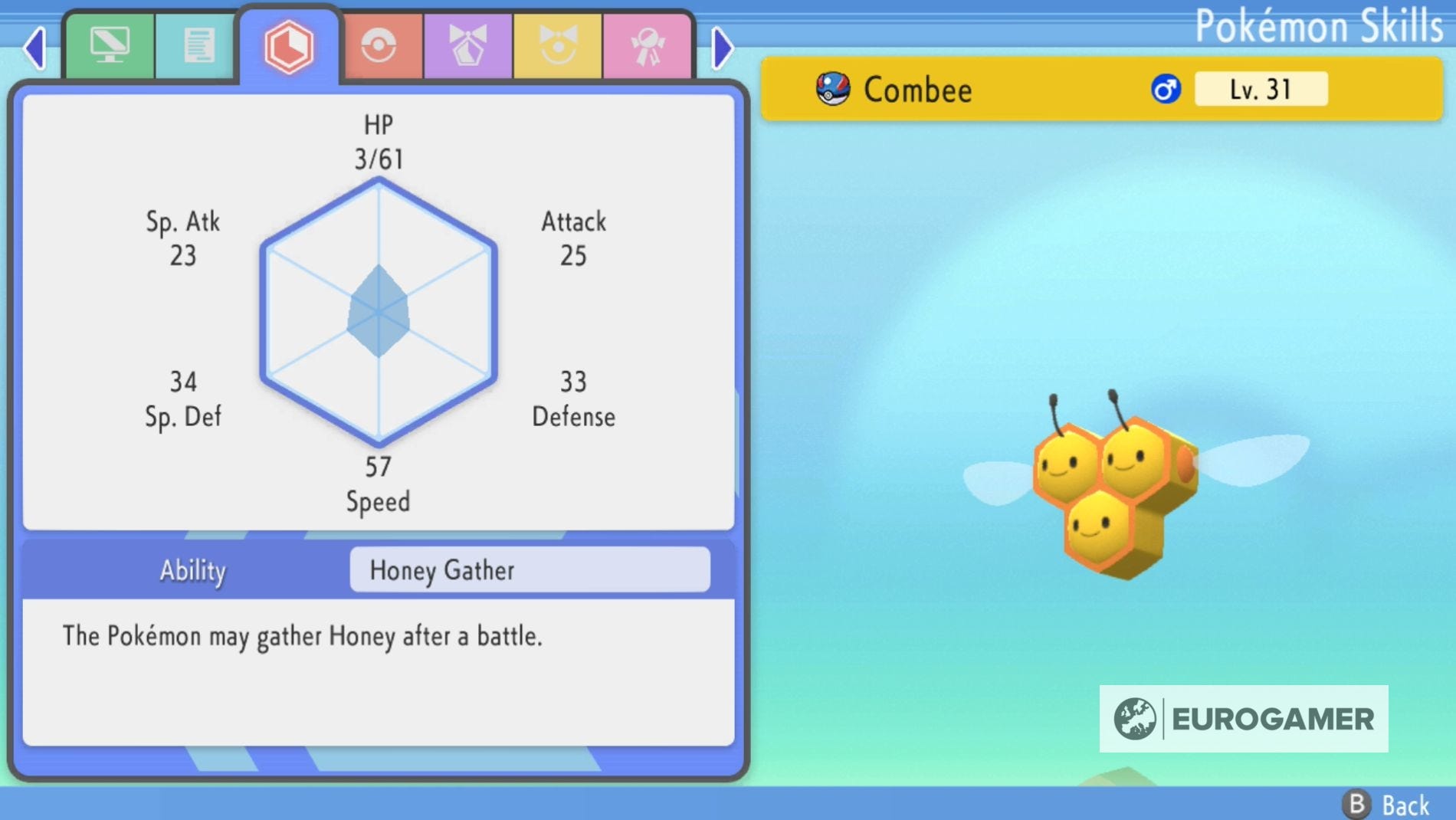
Task: Switch to the leftmost green summary tab
Action: [110, 44]
